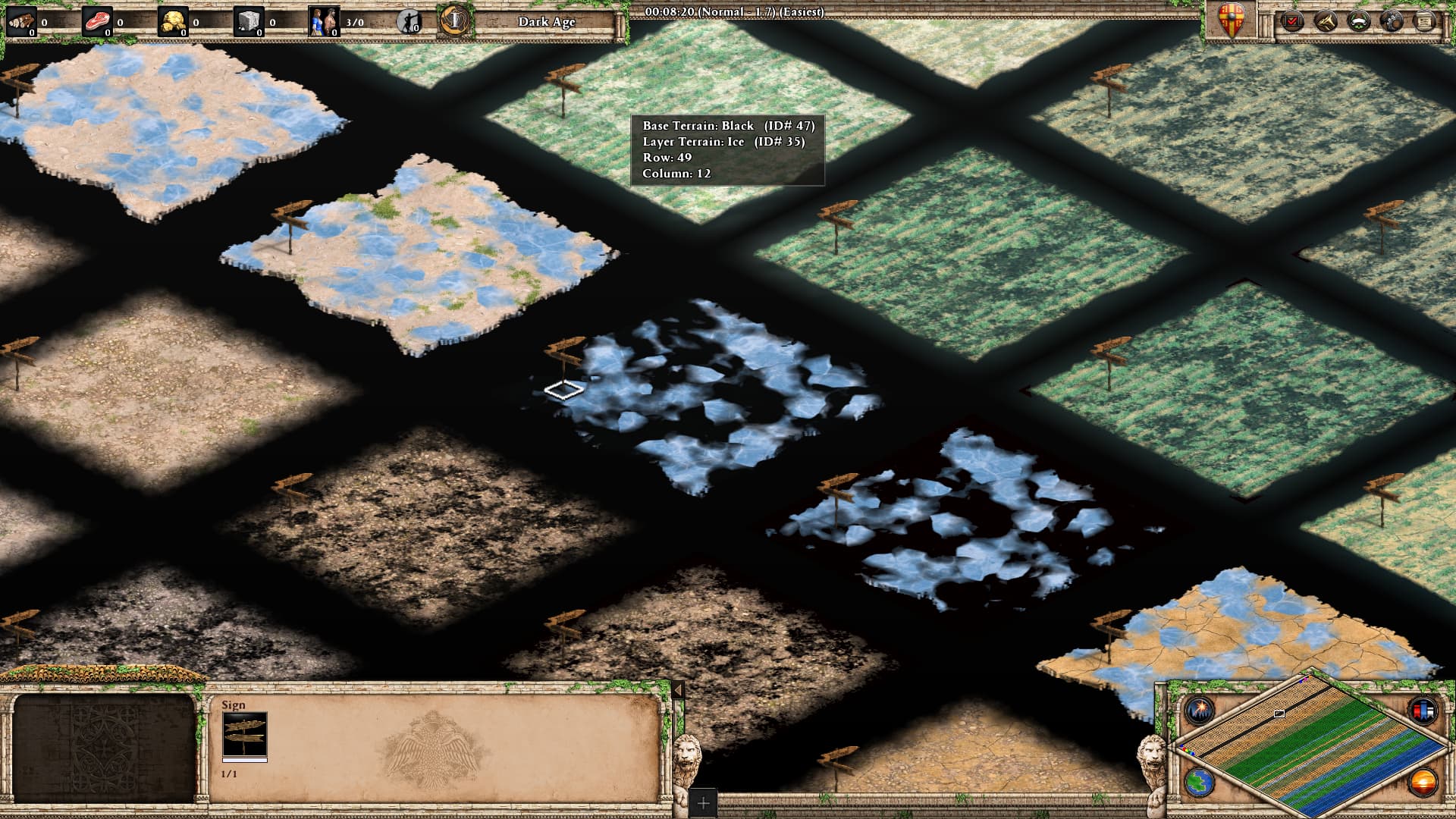The width and height of the screenshot is (1456, 819).
Task: Click the plus button below the panel
Action: point(703,802)
